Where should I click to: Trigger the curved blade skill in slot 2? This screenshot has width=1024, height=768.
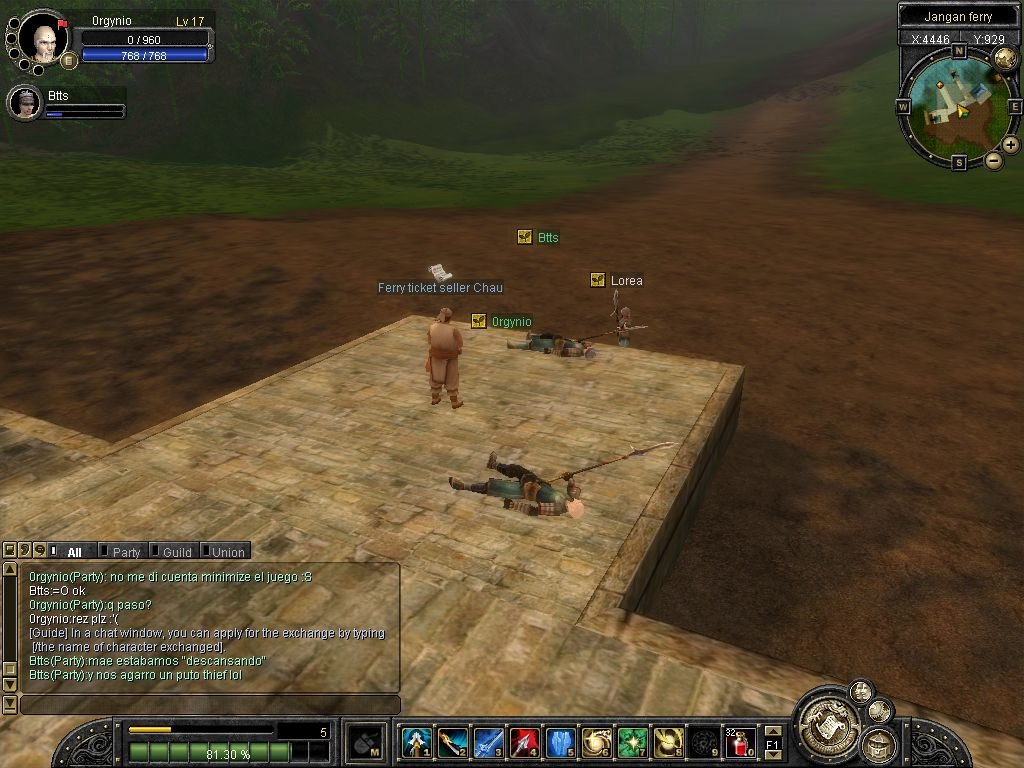[452, 742]
